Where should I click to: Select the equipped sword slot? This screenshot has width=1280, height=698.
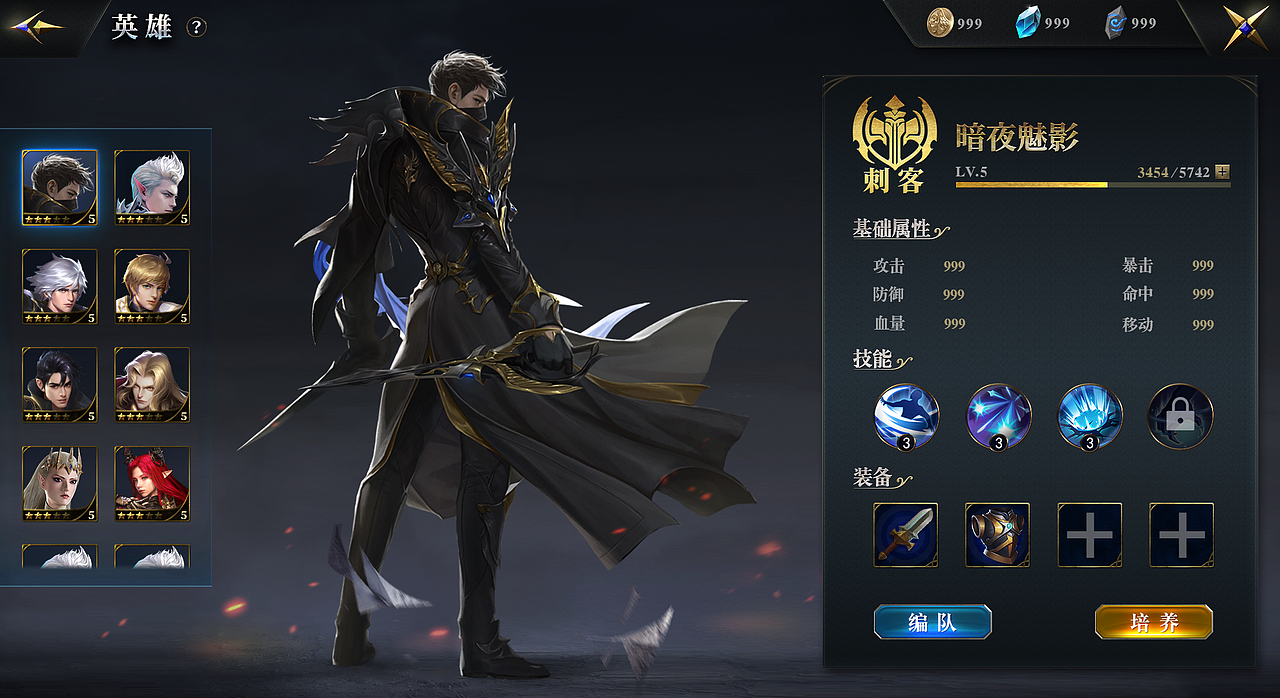coord(905,535)
